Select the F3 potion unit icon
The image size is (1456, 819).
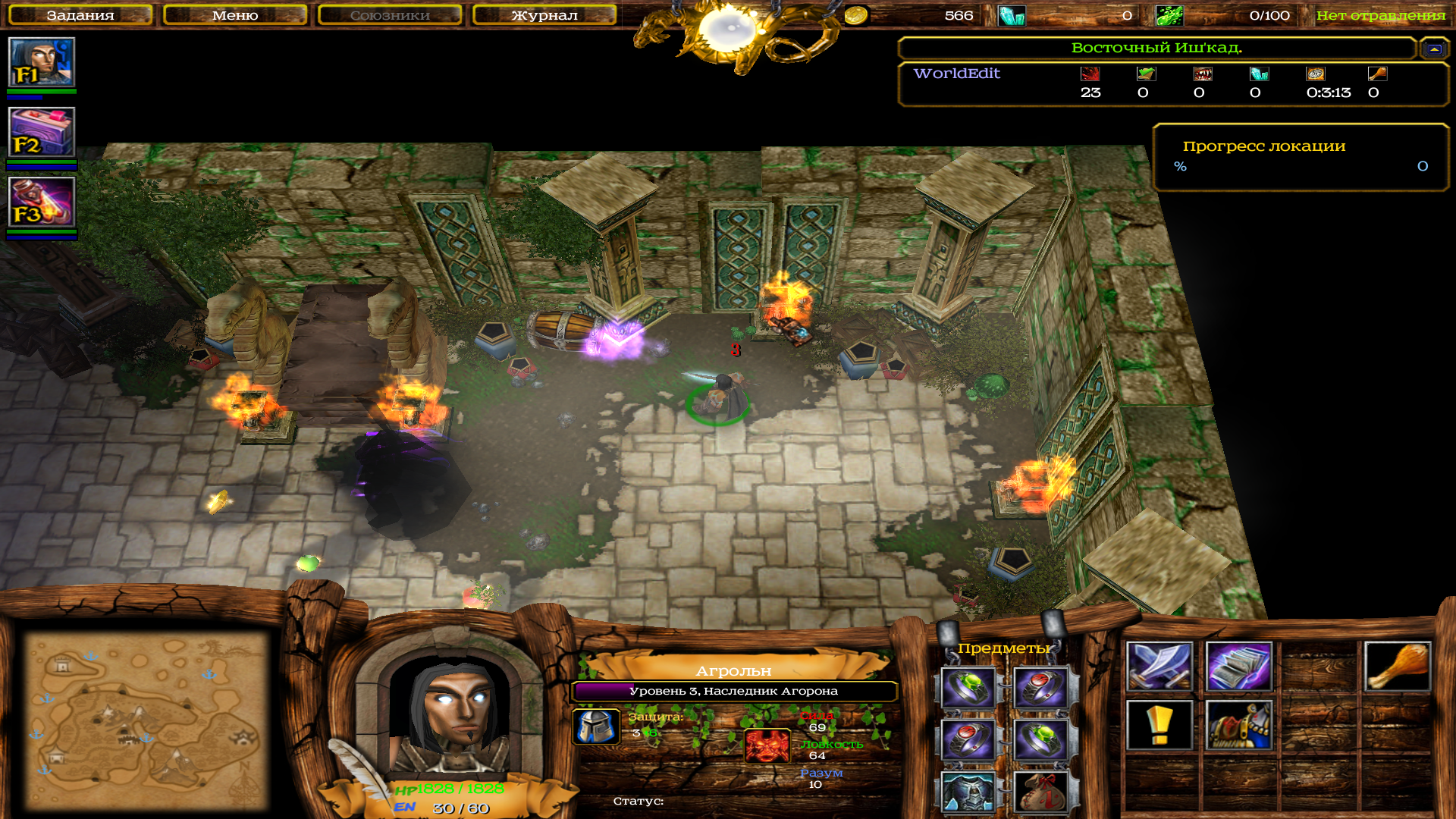(x=42, y=202)
